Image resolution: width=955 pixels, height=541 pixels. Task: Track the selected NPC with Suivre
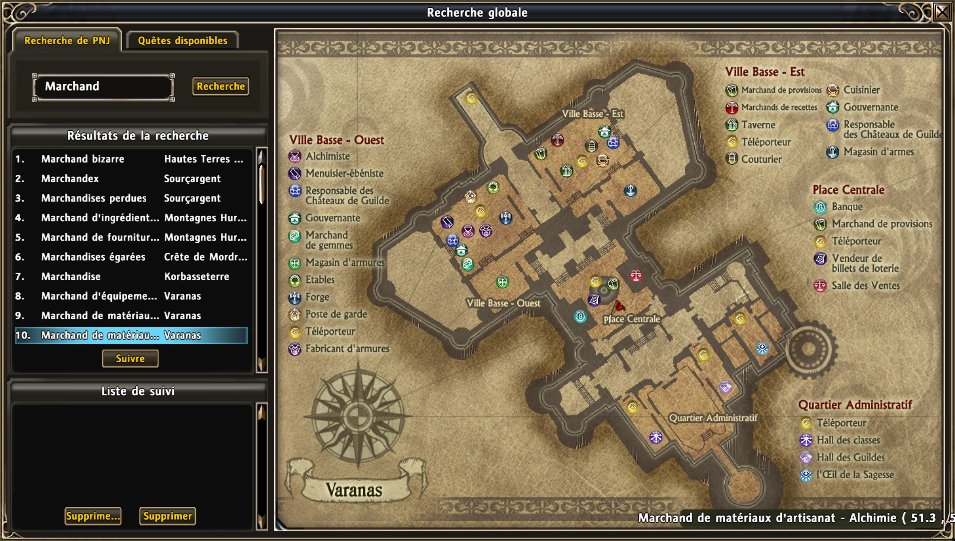[x=130, y=358]
